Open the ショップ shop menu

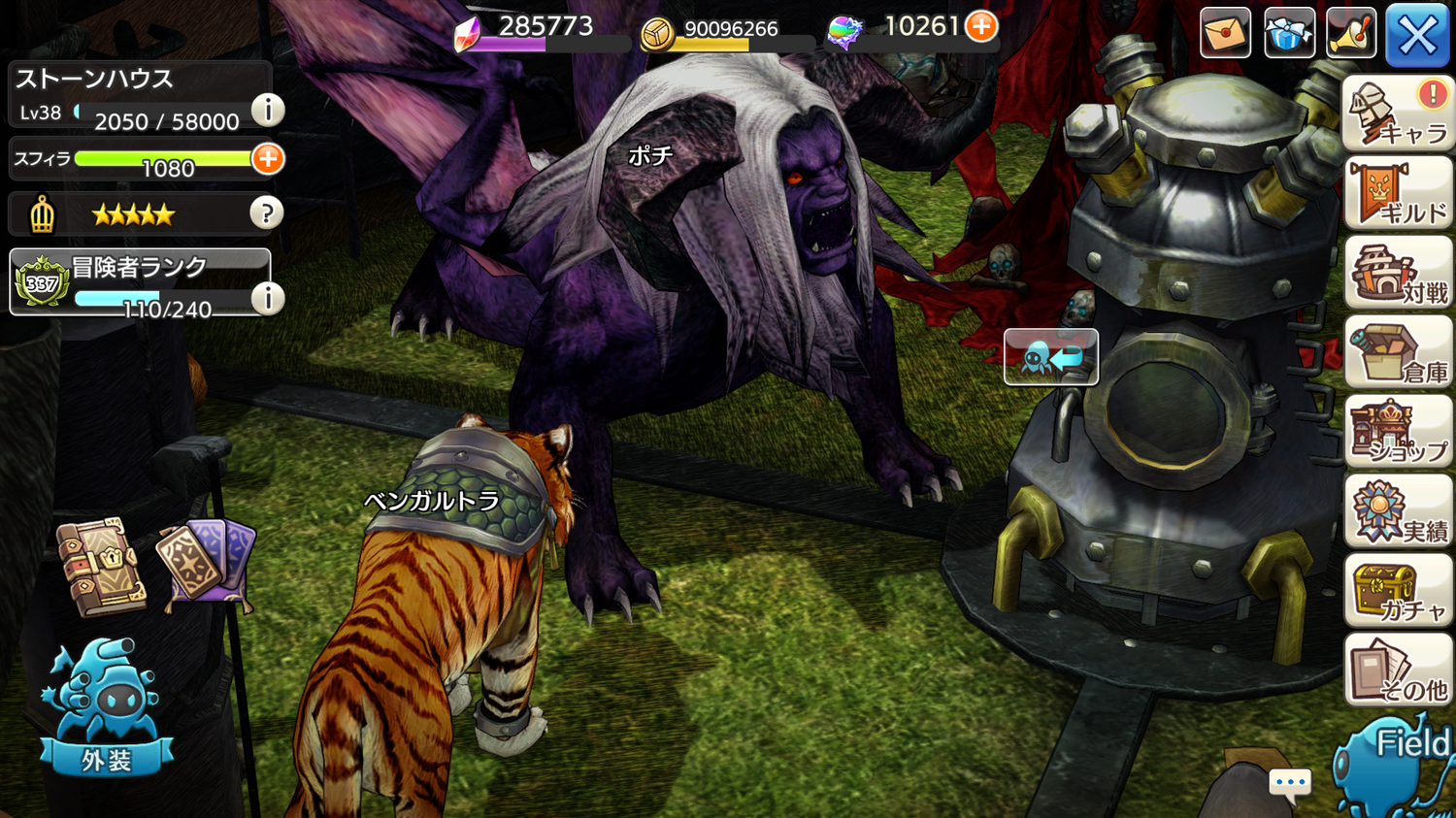point(1398,434)
